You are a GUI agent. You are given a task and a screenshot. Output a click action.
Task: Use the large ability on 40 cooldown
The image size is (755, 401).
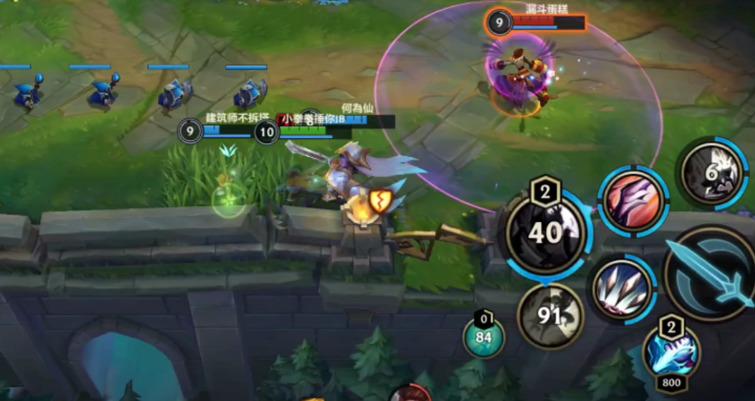545,232
